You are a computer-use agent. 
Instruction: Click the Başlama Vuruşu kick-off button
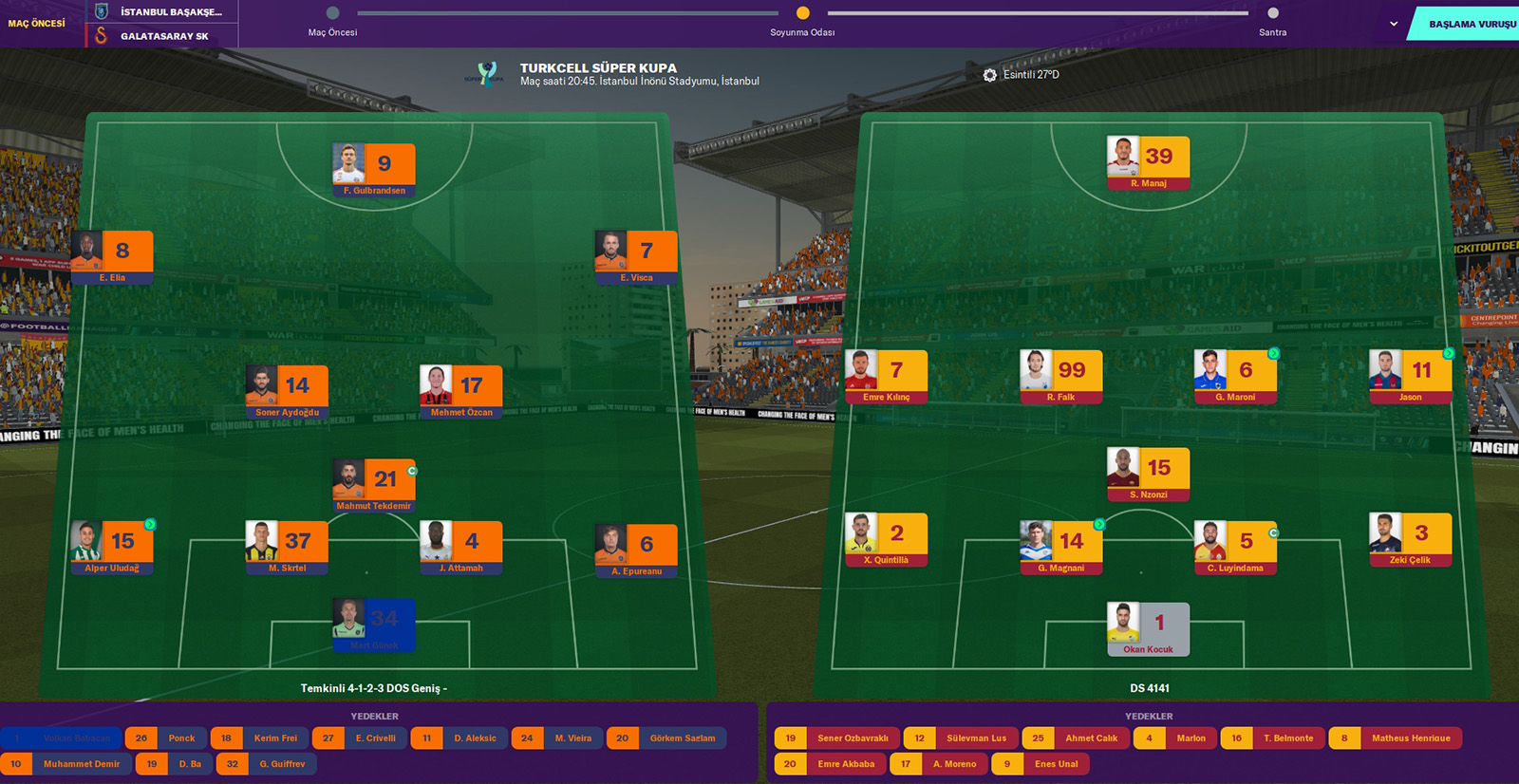coord(1467,24)
